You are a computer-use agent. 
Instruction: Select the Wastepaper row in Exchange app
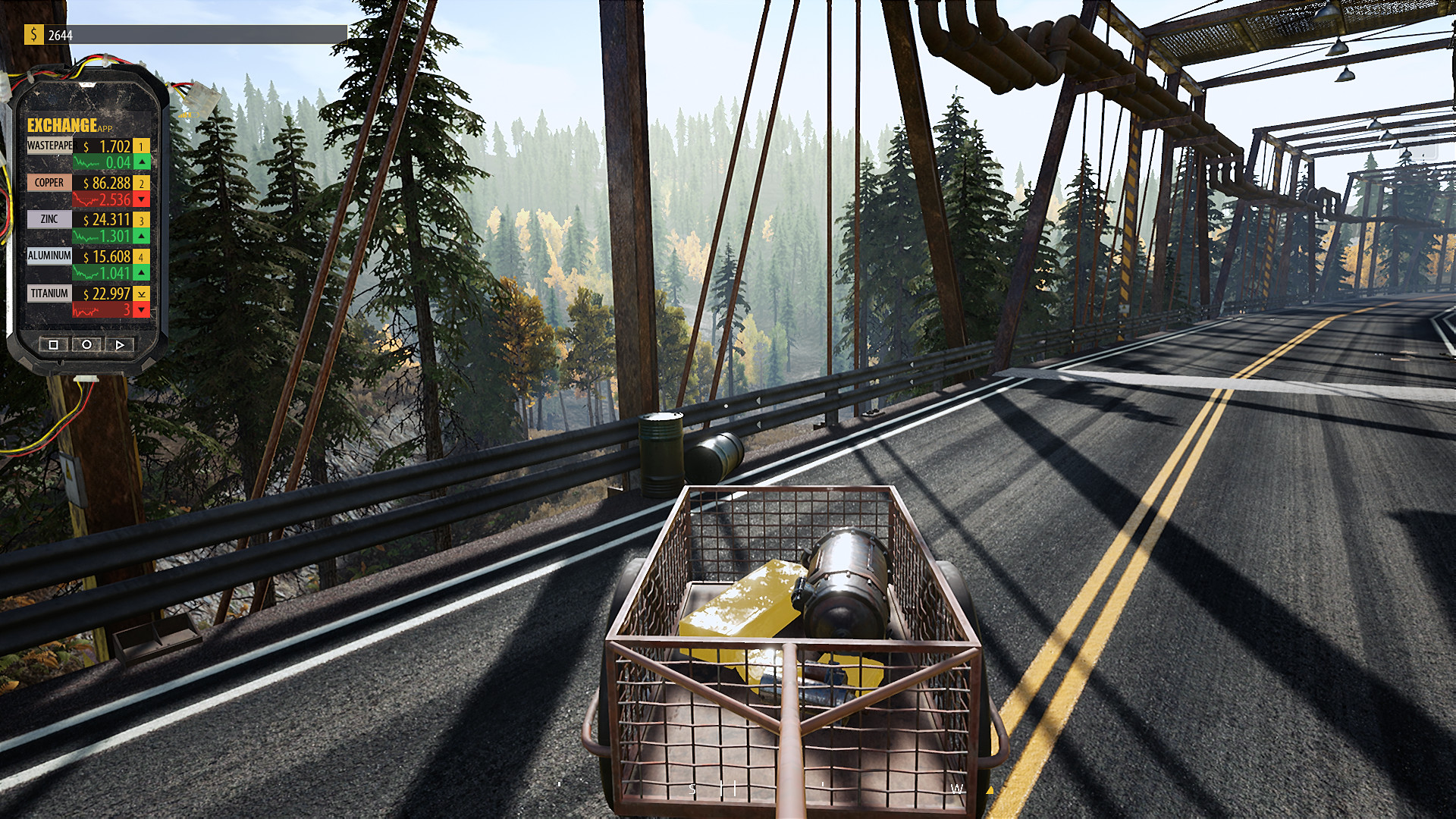coord(50,146)
